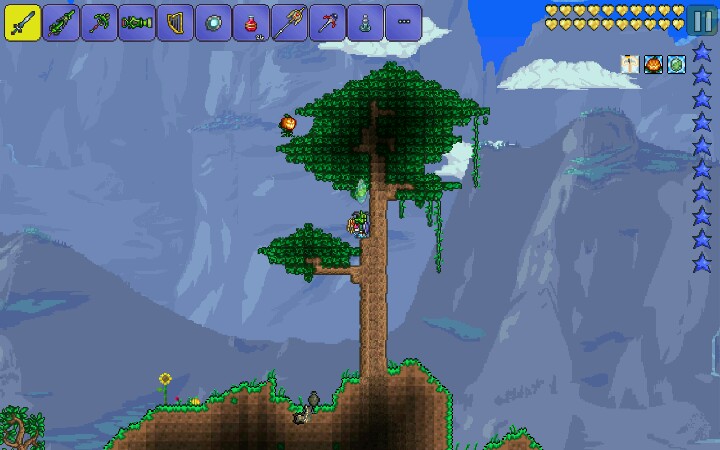Select the round magic mirror slot
720x450 pixels.
[213, 21]
